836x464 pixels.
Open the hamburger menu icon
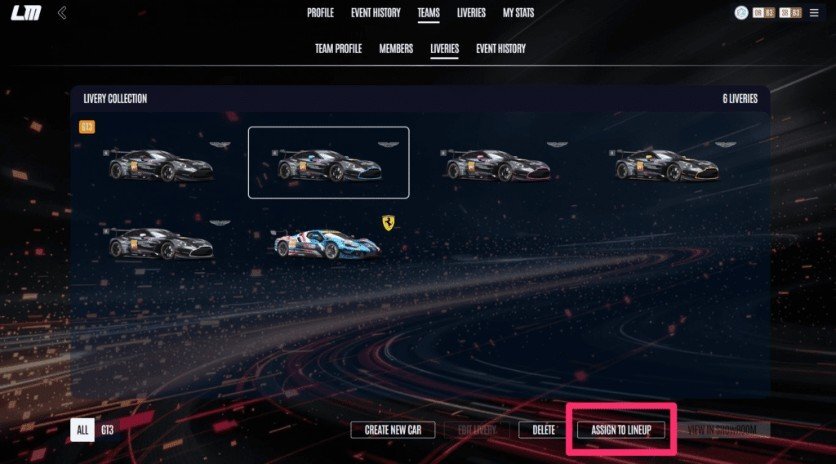point(816,13)
